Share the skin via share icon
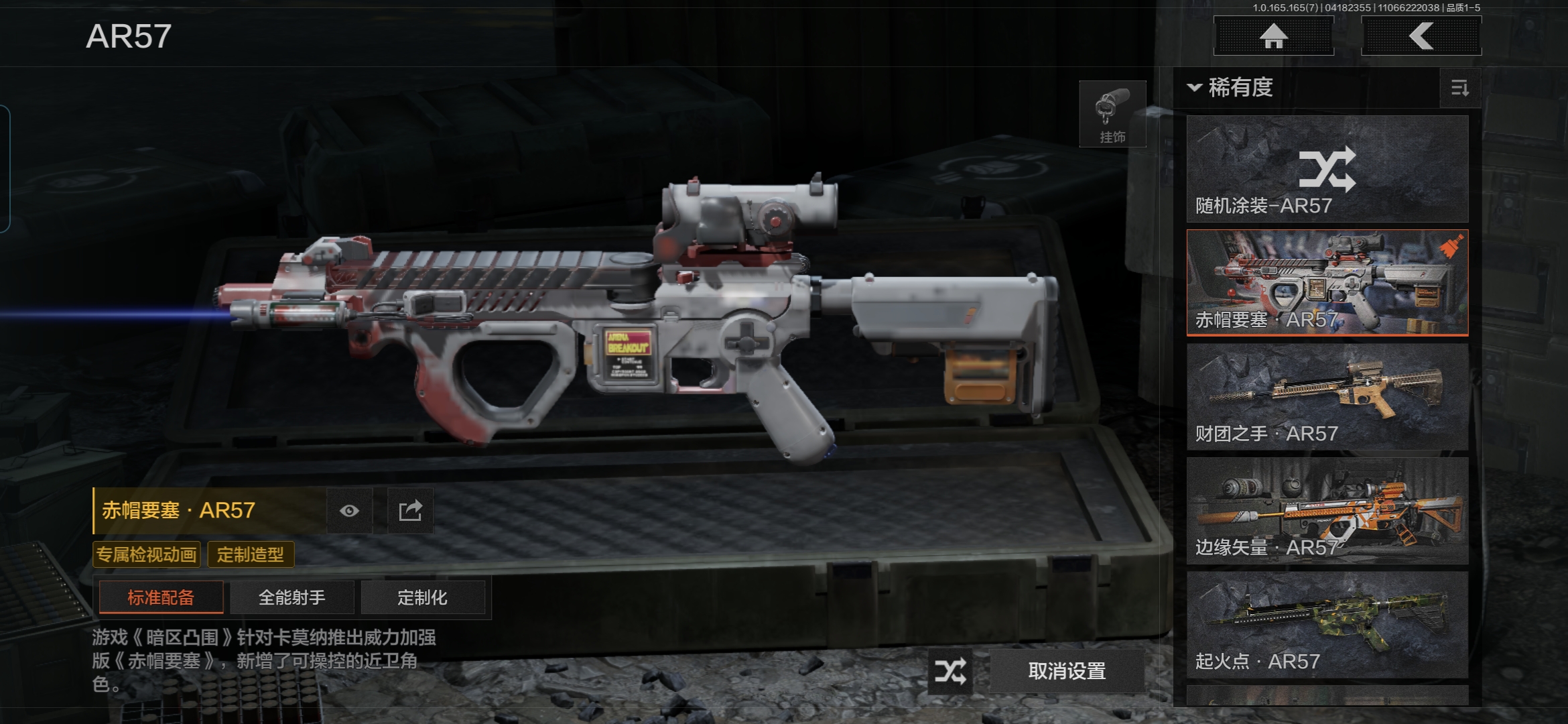The image size is (1568, 724). (410, 511)
